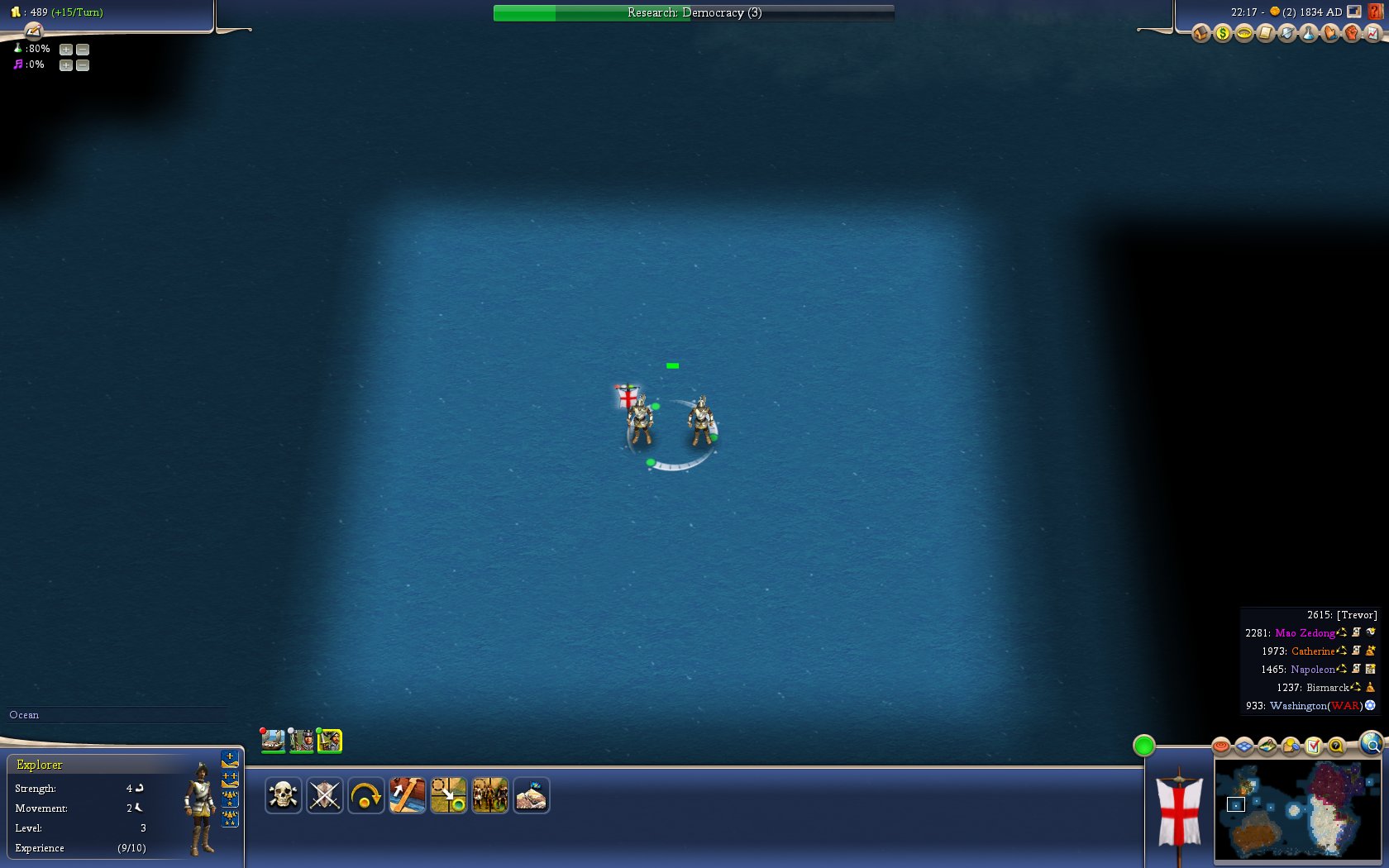Click the world minimap

pos(1296,810)
